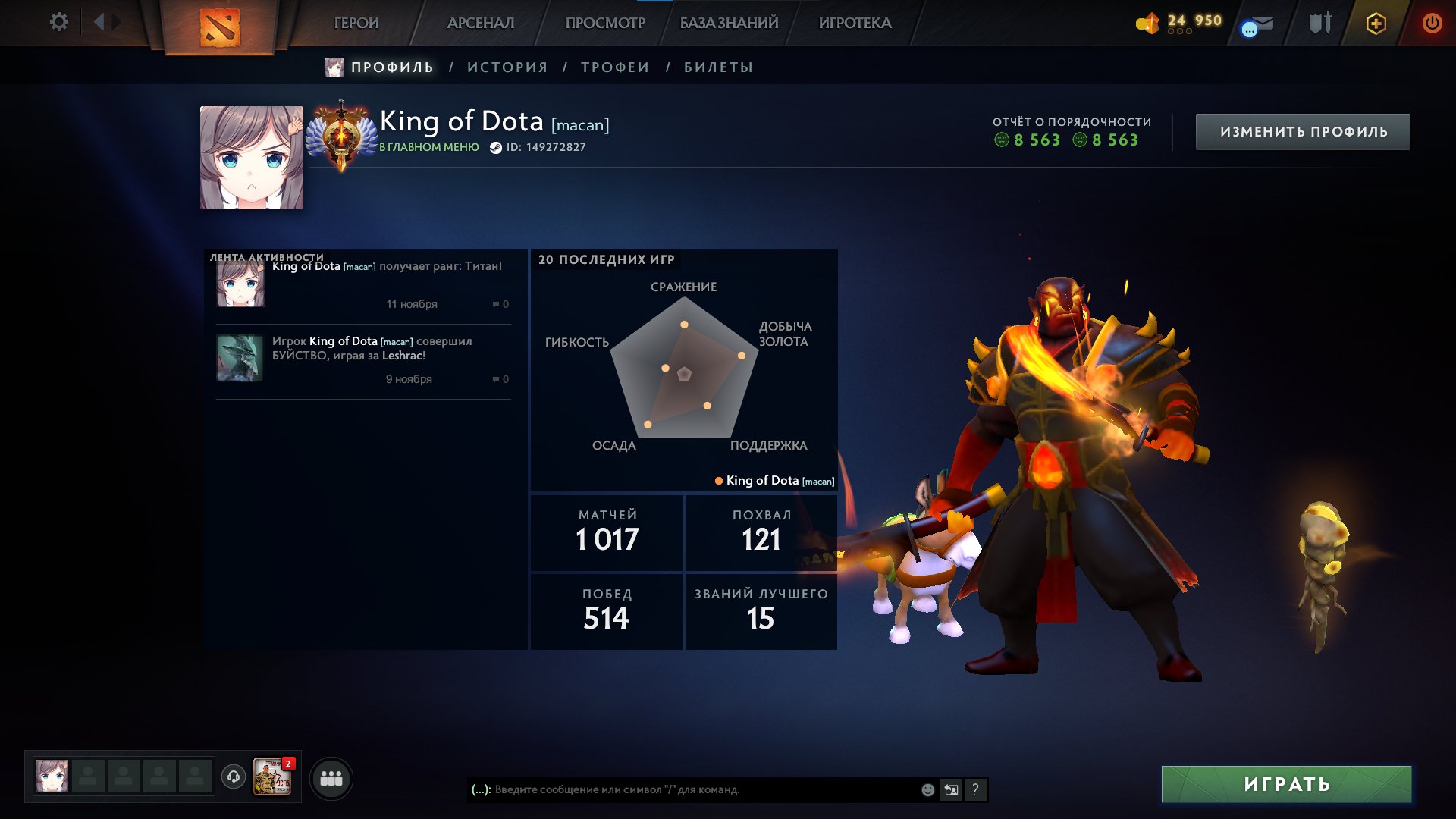Open voice settings via the headphones icon
Image resolution: width=1456 pixels, height=819 pixels.
234,777
